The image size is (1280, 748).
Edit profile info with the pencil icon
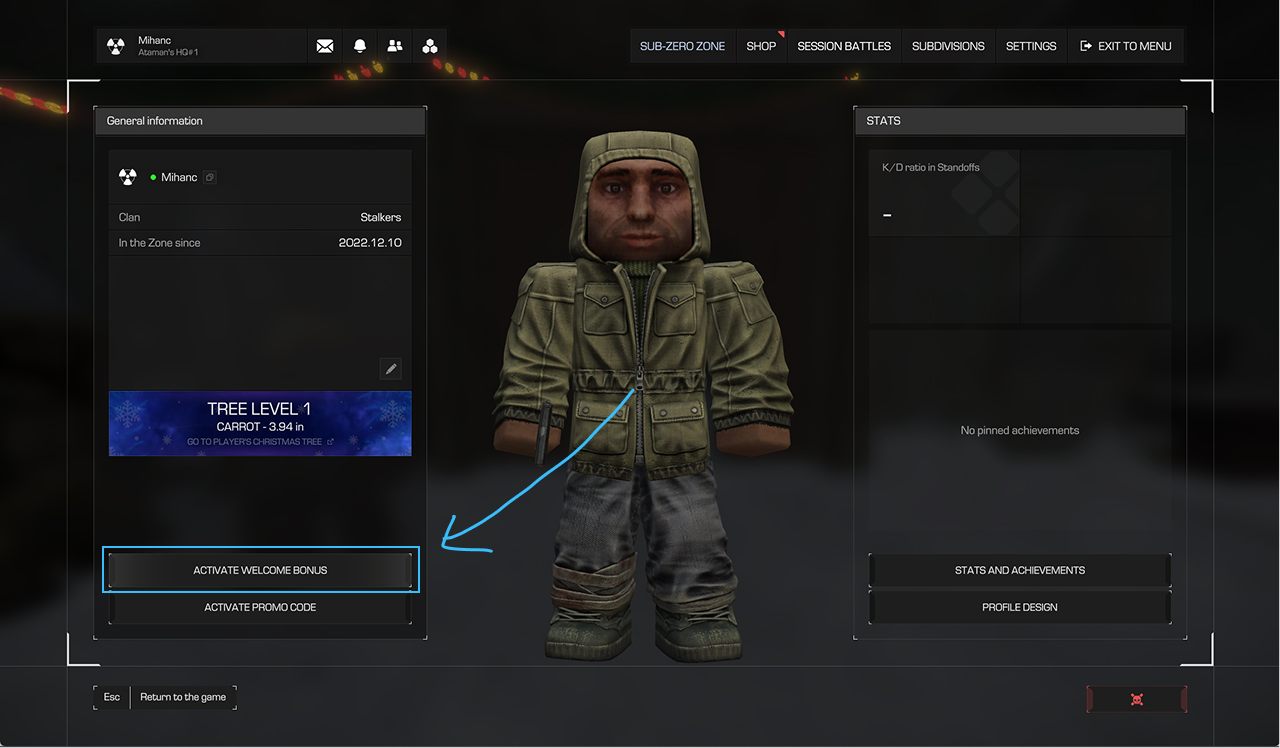point(391,369)
